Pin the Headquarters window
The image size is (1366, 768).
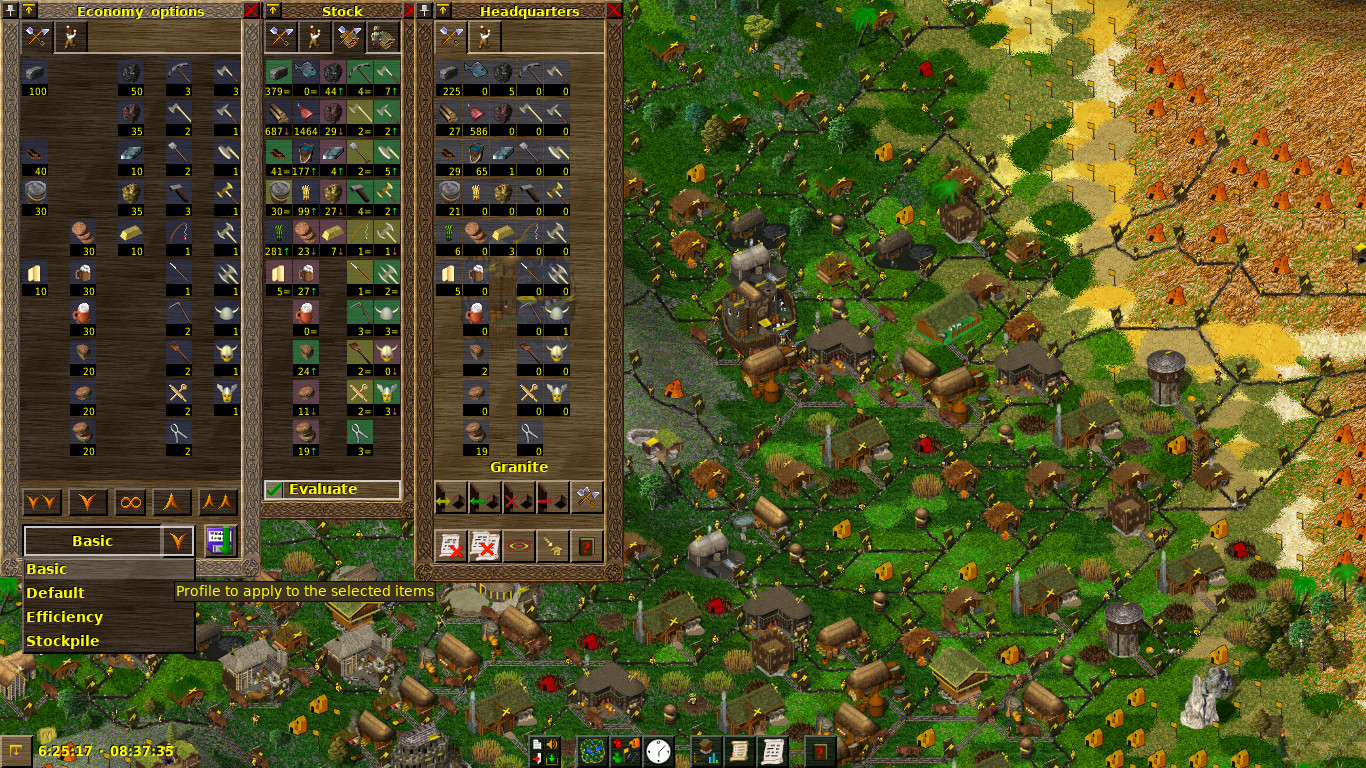425,11
